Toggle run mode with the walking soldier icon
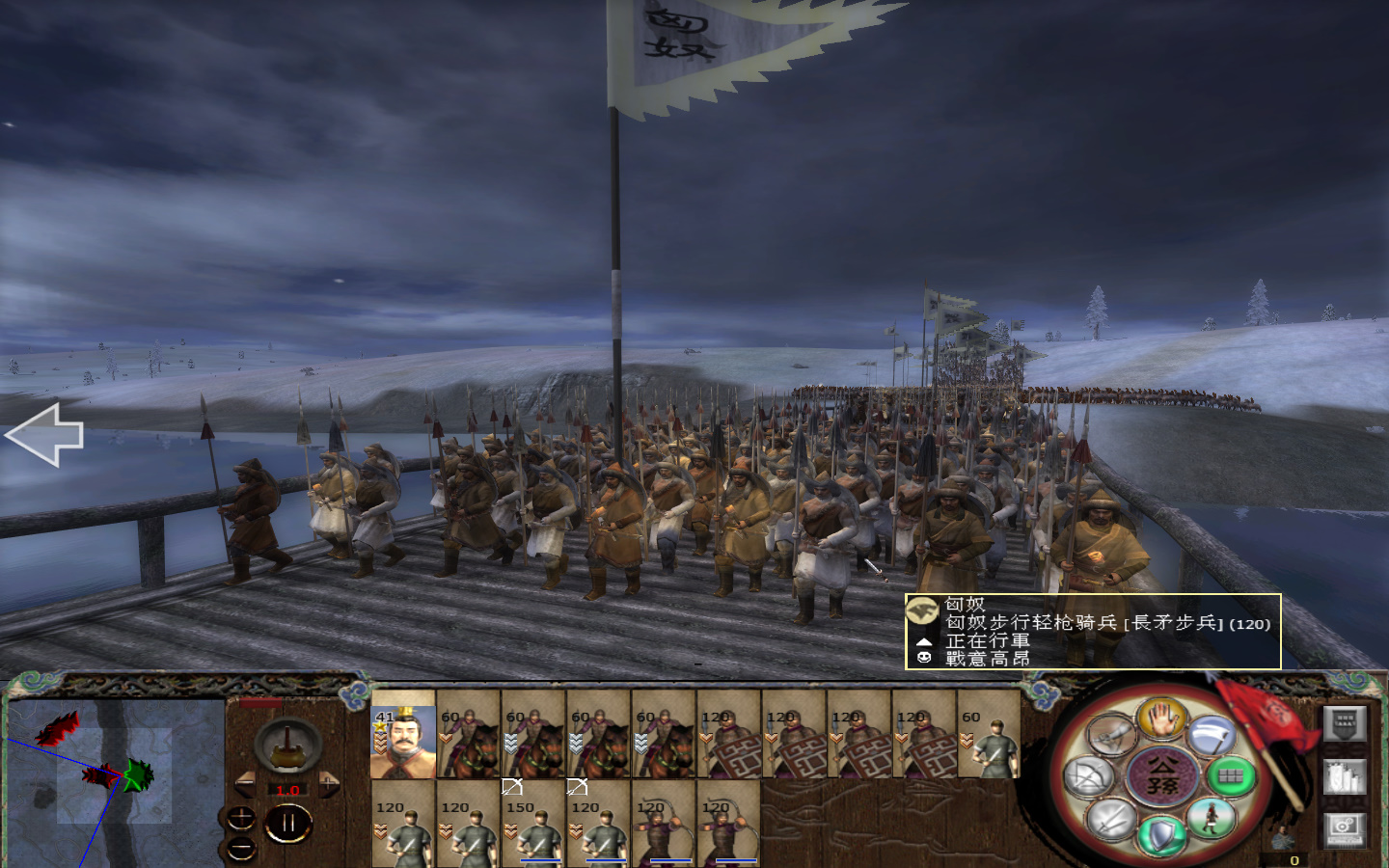This screenshot has height=868, width=1389. tap(1211, 818)
